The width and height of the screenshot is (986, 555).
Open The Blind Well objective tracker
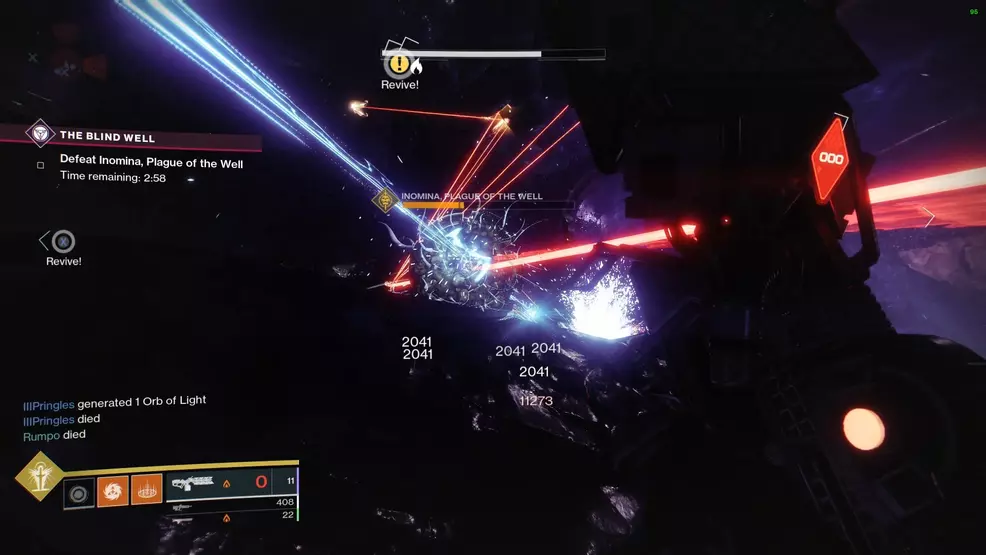tap(108, 135)
